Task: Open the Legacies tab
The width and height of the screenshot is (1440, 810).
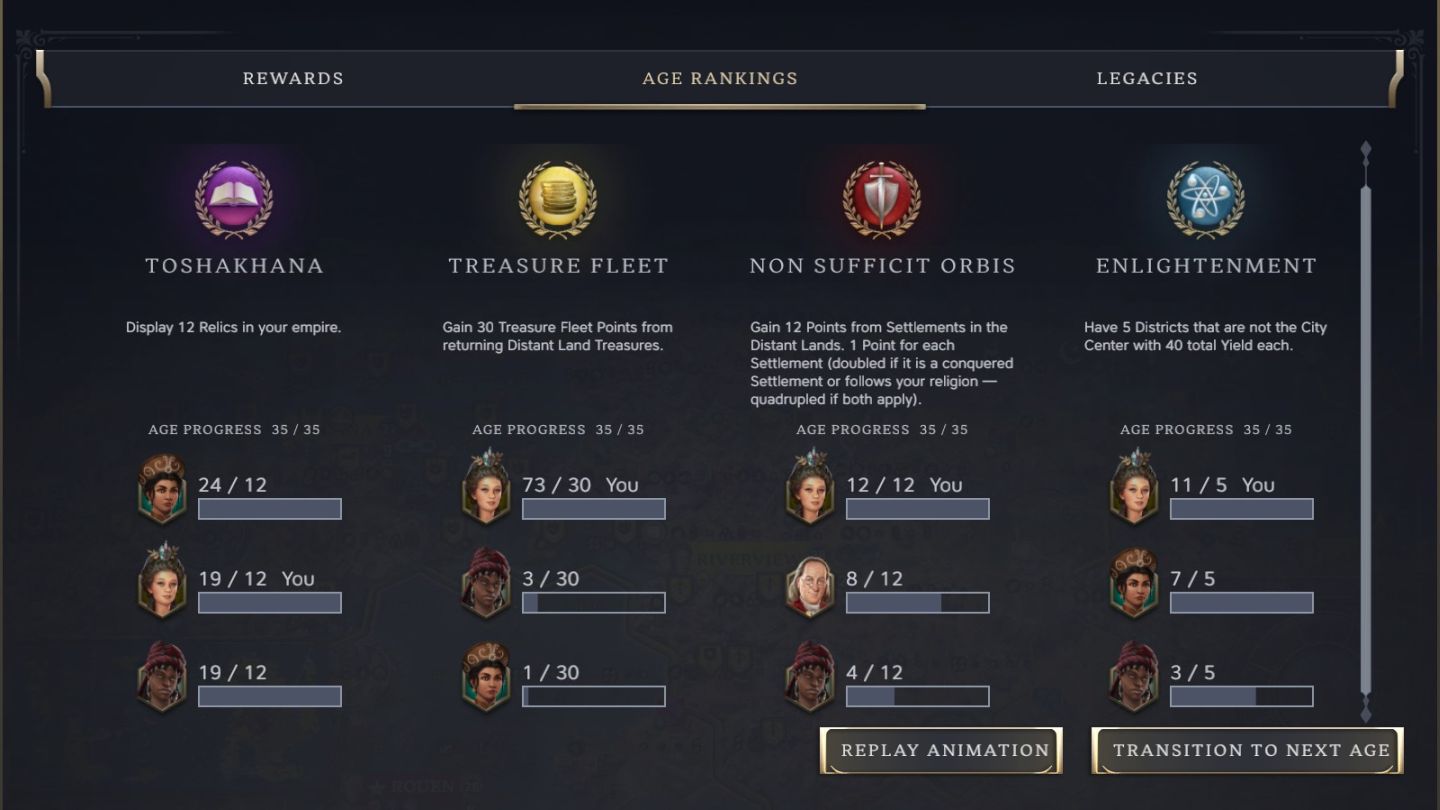Action: point(1147,78)
